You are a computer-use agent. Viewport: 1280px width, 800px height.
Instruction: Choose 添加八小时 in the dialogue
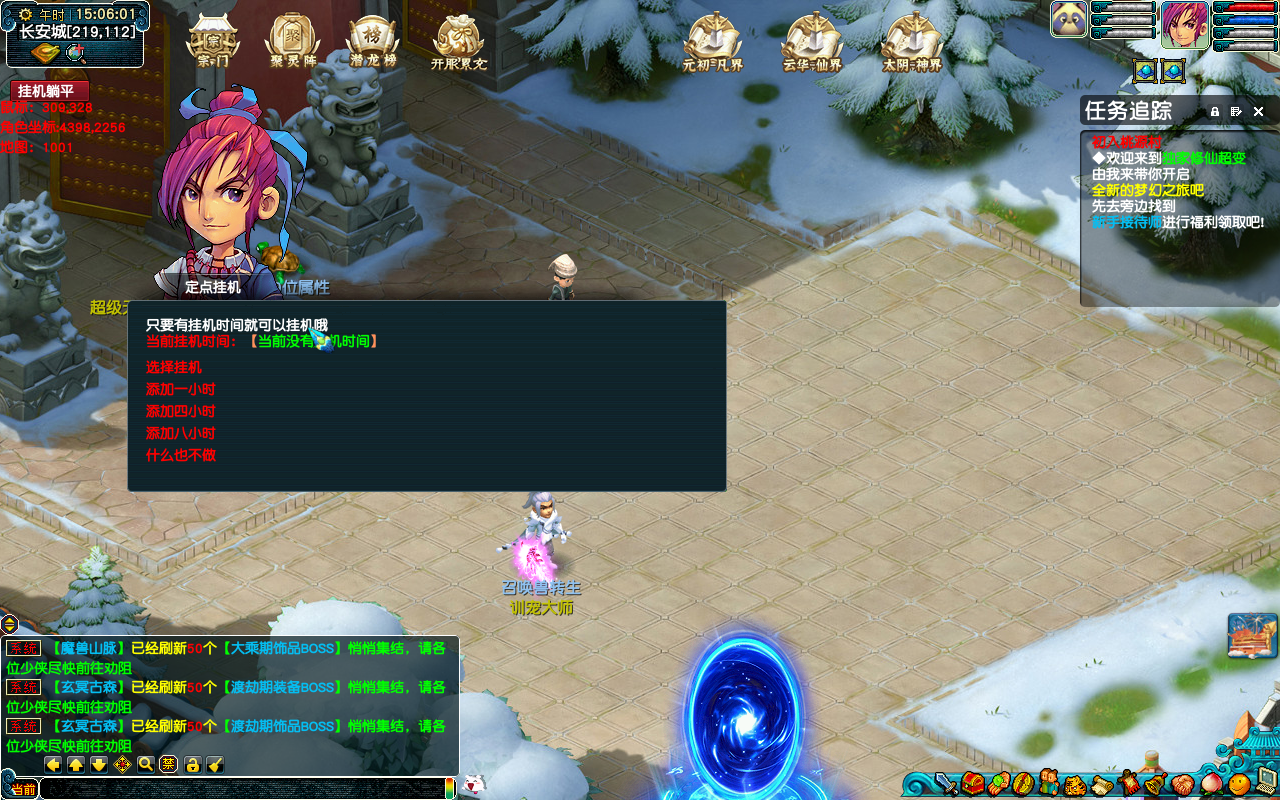[x=181, y=434]
